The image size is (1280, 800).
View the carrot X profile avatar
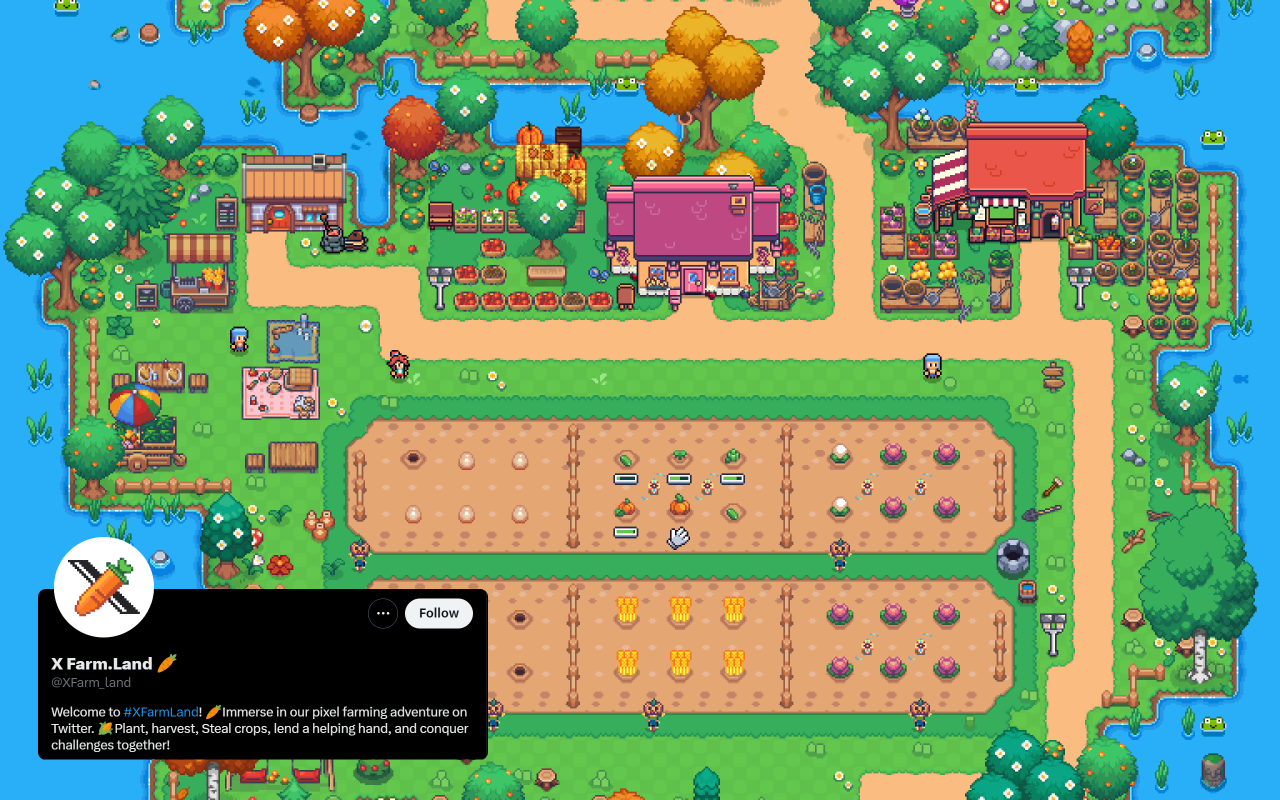104,587
